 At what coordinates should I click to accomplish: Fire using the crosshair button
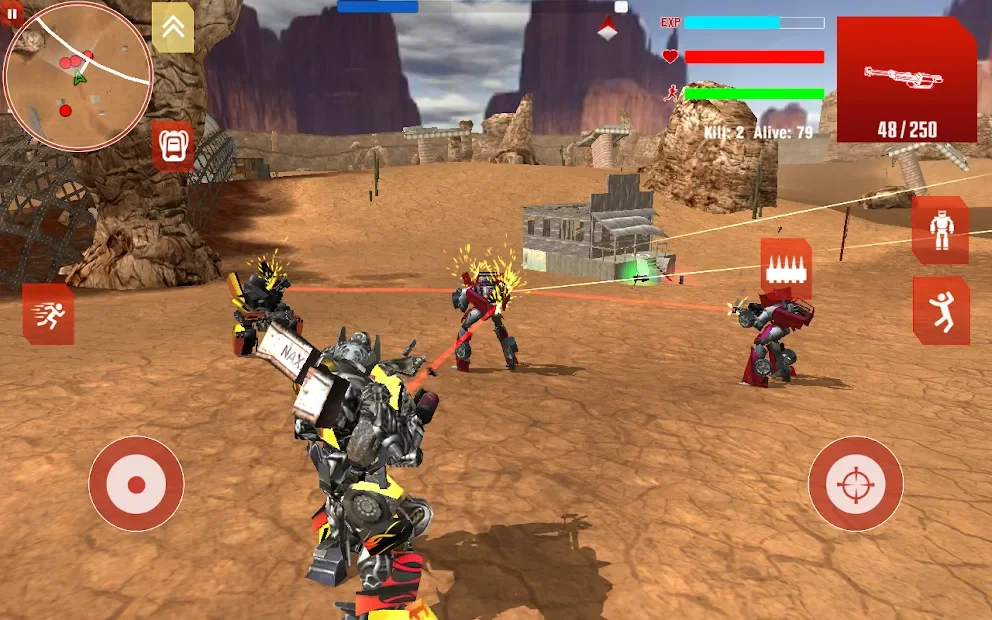[x=855, y=484]
